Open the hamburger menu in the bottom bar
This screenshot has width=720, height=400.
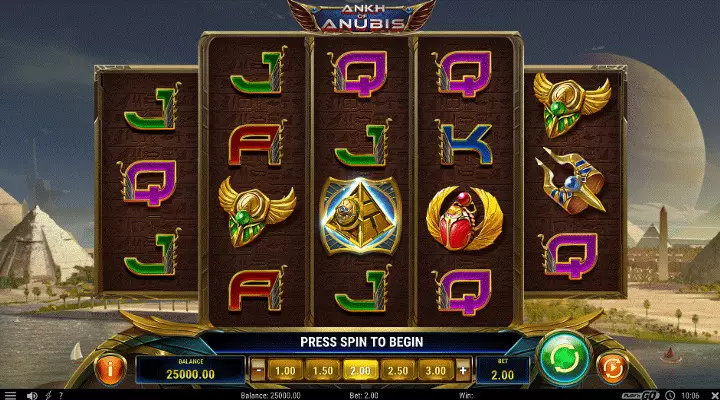coord(10,395)
